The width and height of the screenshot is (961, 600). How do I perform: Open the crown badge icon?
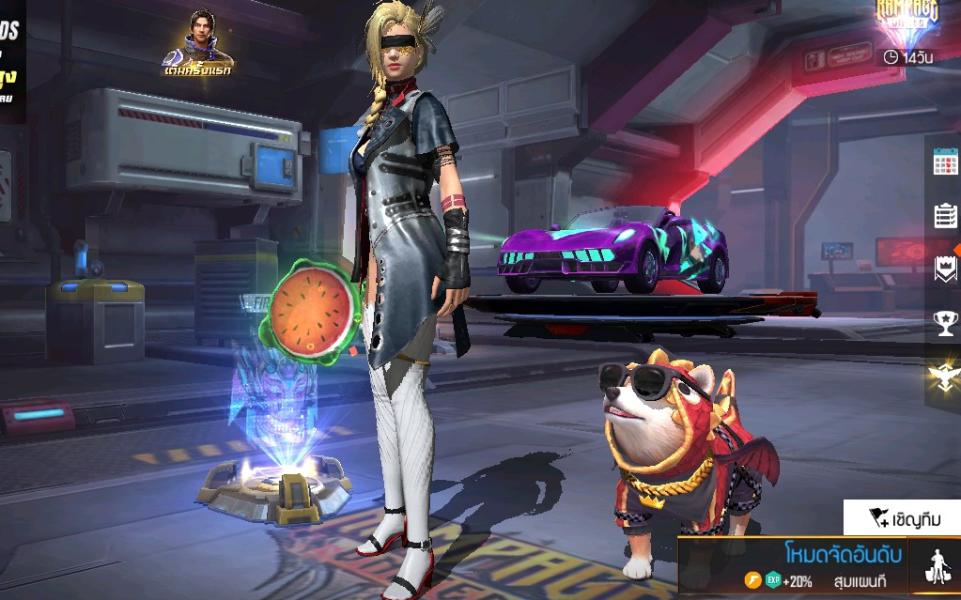pyautogui.click(x=945, y=269)
